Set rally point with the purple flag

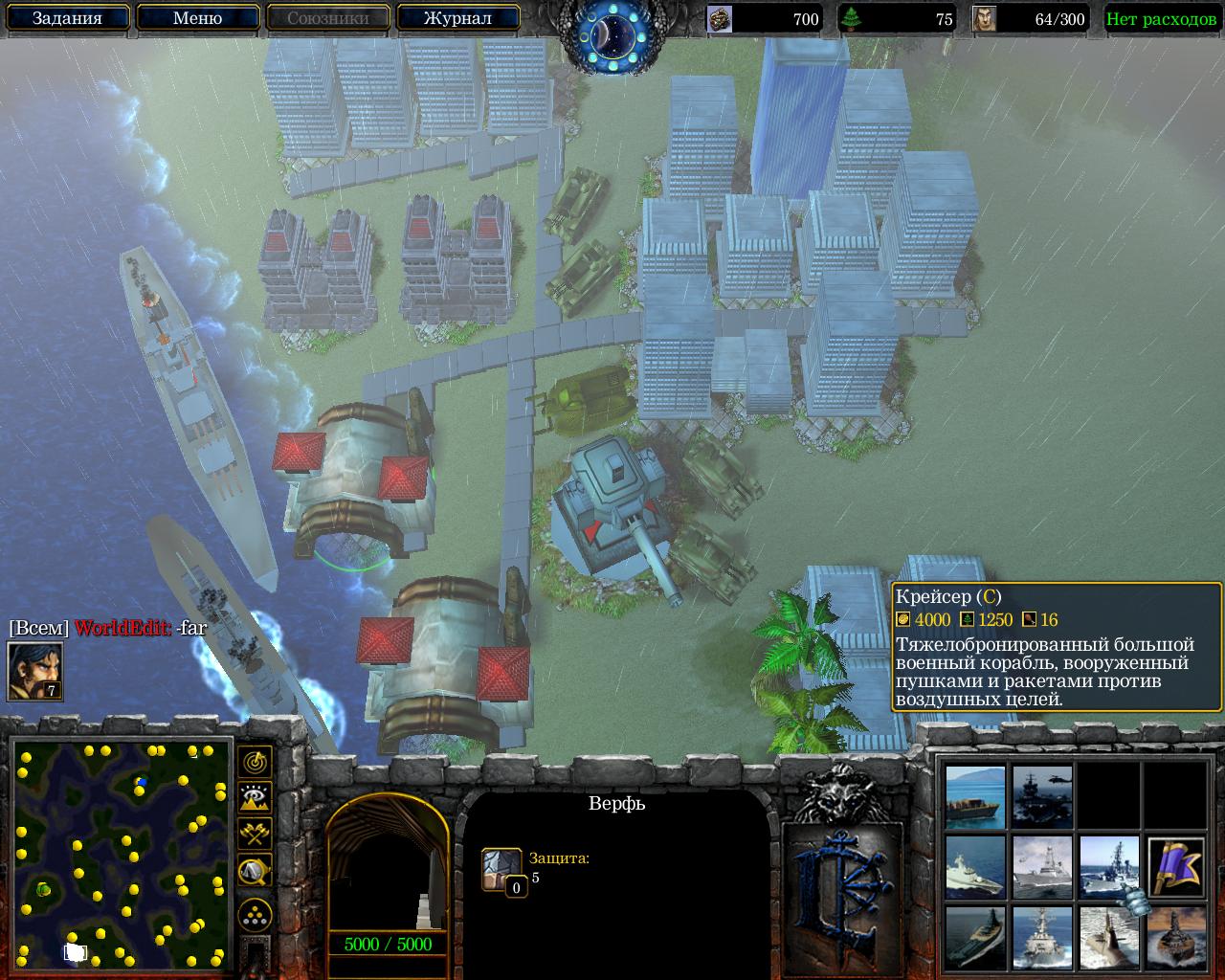(x=1175, y=866)
